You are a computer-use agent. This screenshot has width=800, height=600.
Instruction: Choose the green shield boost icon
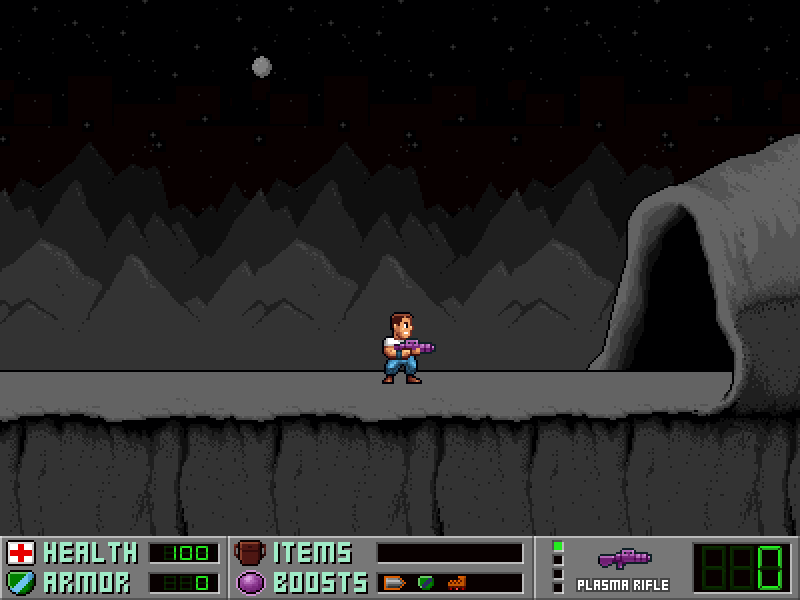pyautogui.click(x=425, y=582)
